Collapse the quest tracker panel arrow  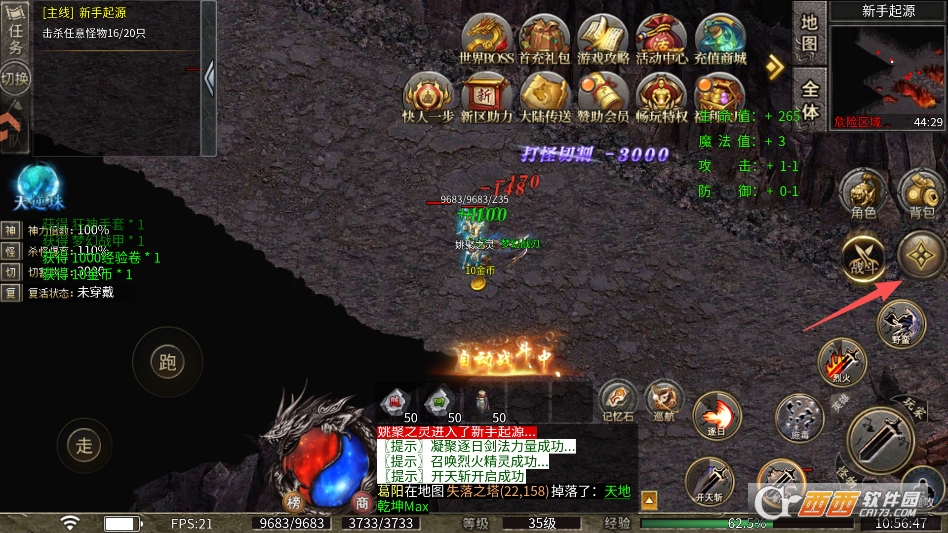(208, 77)
